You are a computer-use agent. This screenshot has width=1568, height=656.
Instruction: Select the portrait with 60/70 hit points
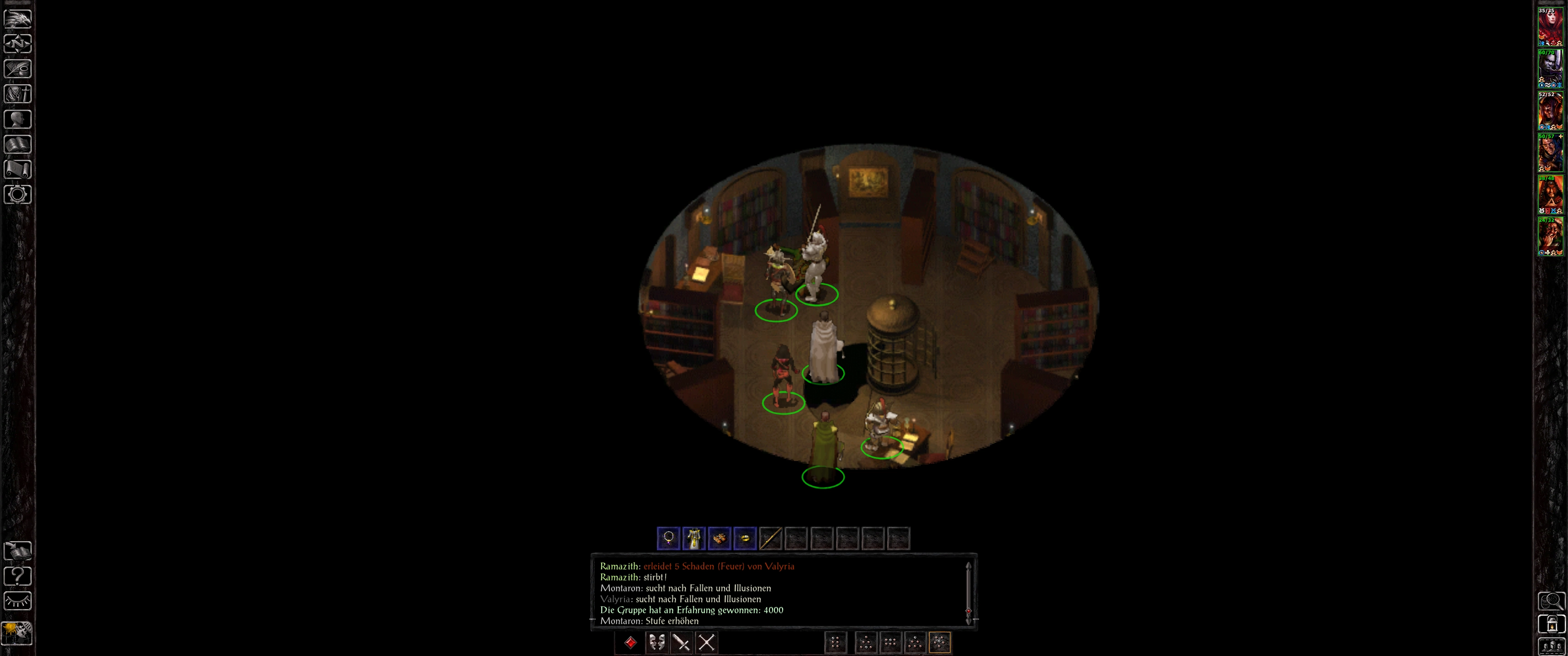pyautogui.click(x=1550, y=68)
